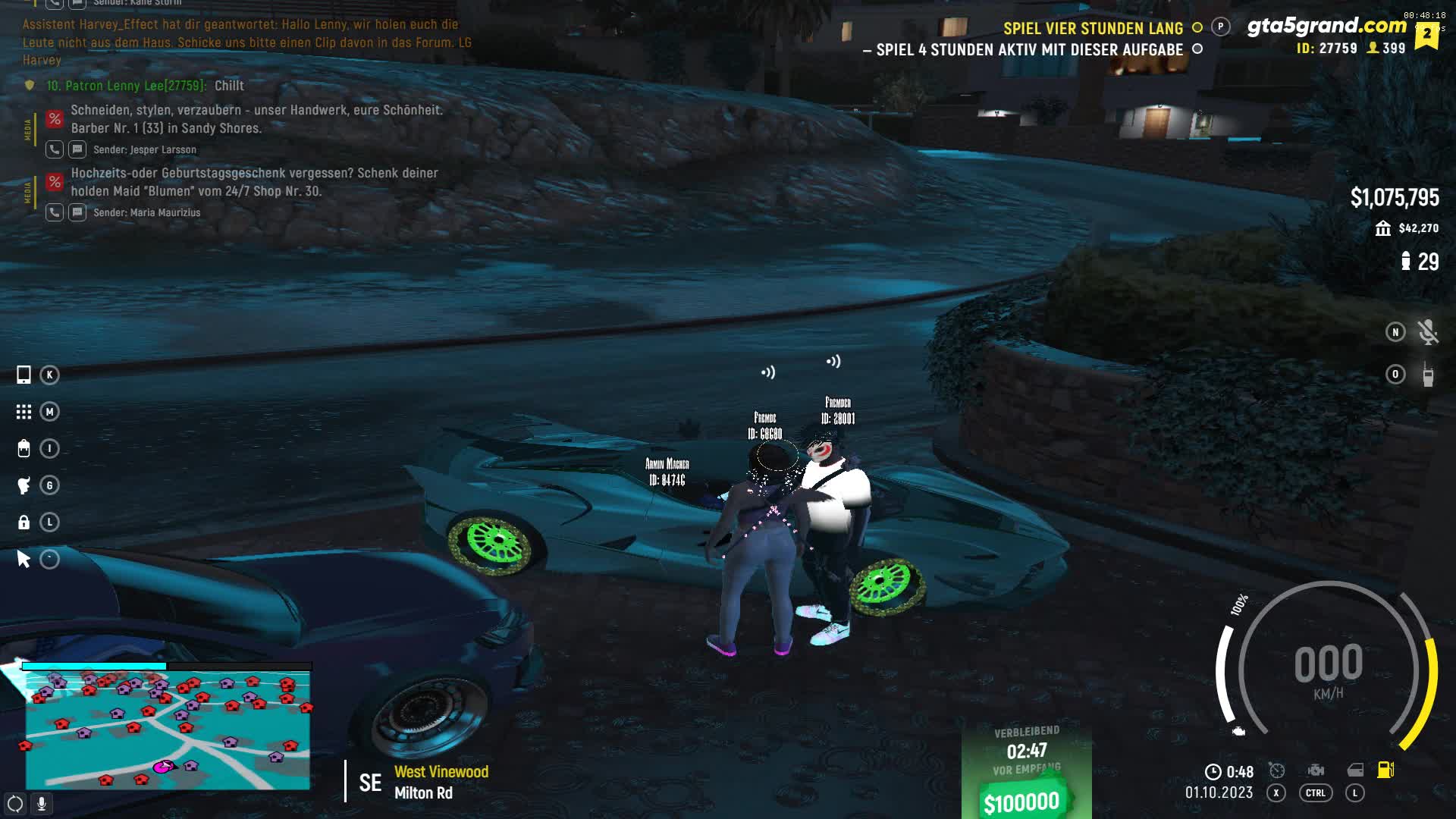Click the bank balance building icon
This screenshot has width=1456, height=819.
pos(1383,228)
